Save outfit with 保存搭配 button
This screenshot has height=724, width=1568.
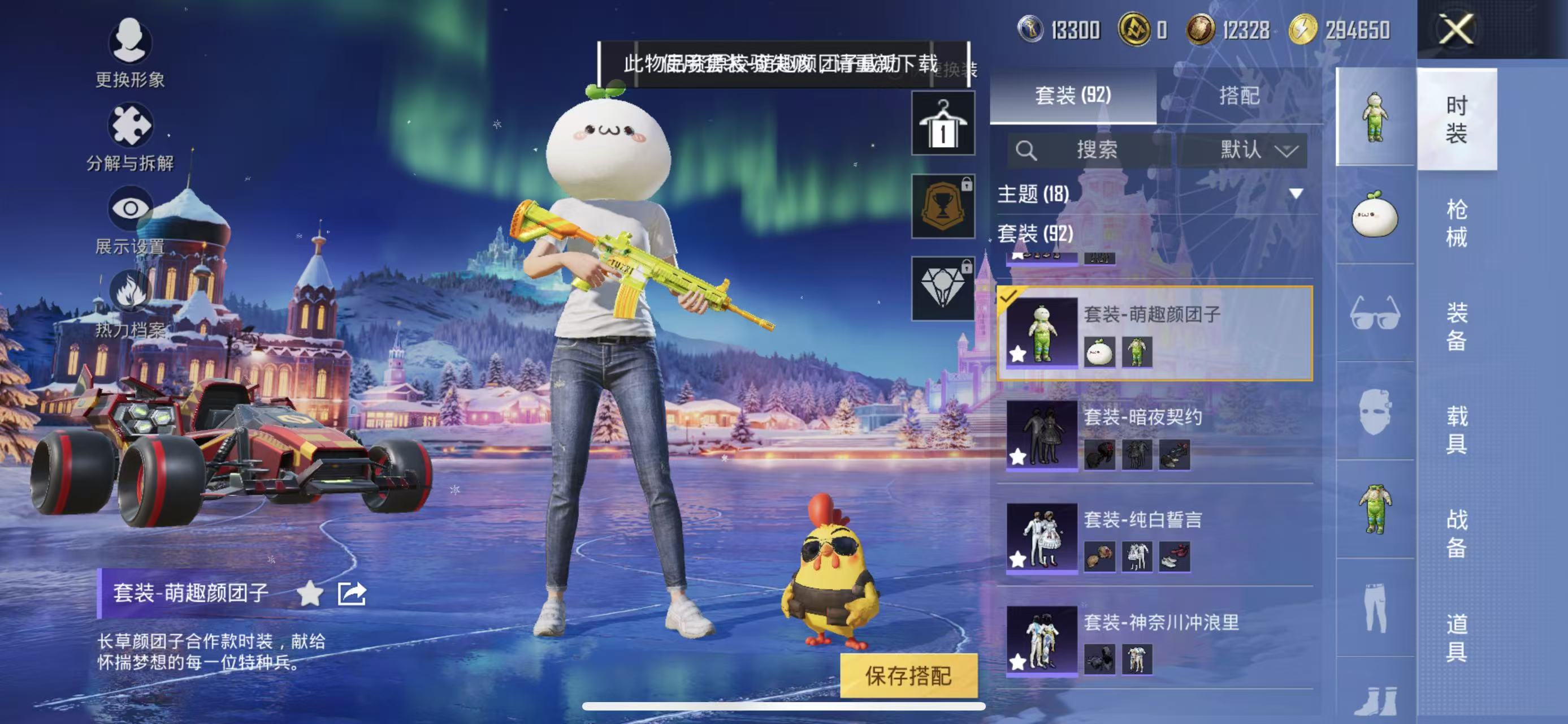(908, 675)
